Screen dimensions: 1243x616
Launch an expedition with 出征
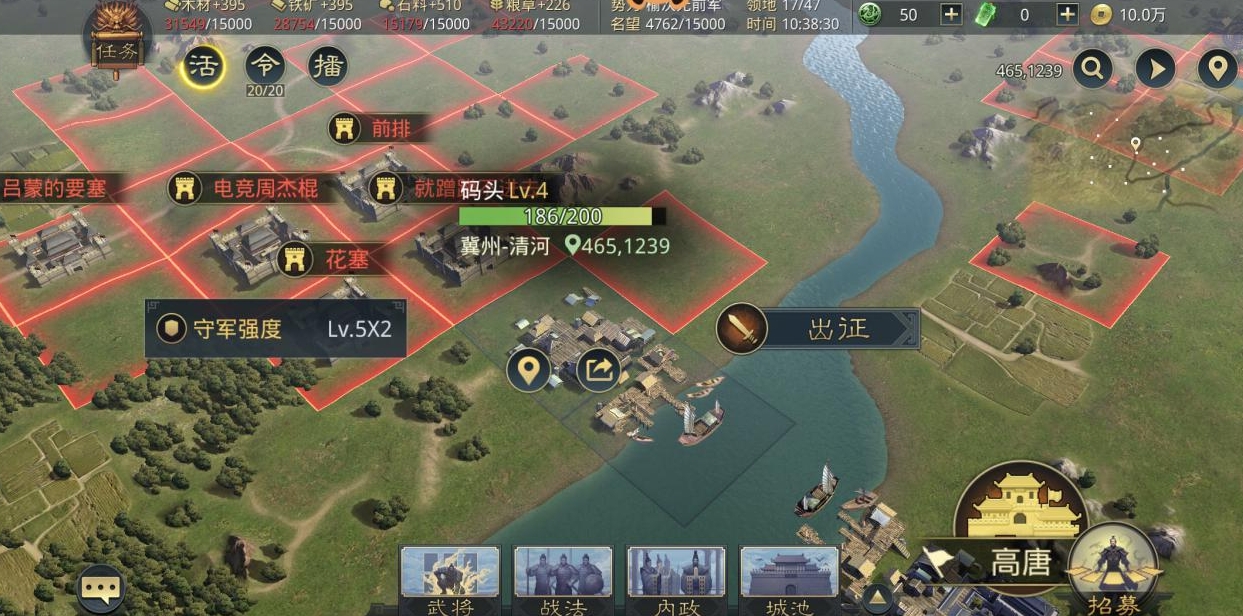coord(819,329)
